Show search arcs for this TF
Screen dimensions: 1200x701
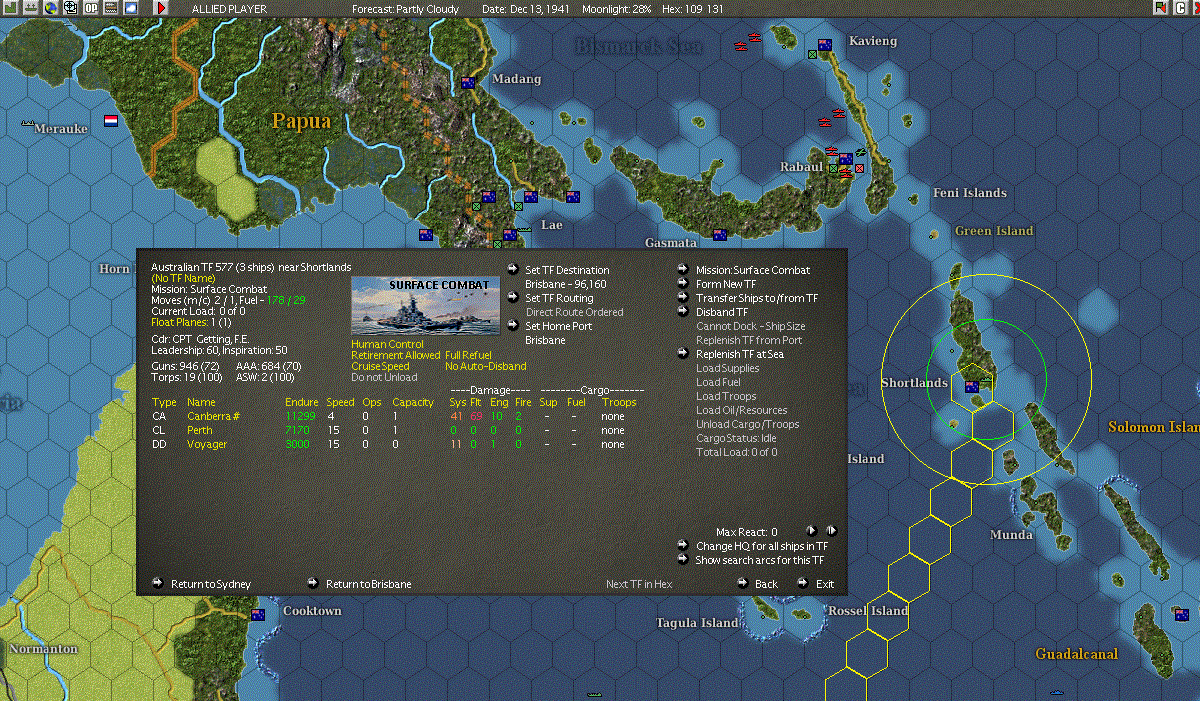pyautogui.click(x=759, y=560)
